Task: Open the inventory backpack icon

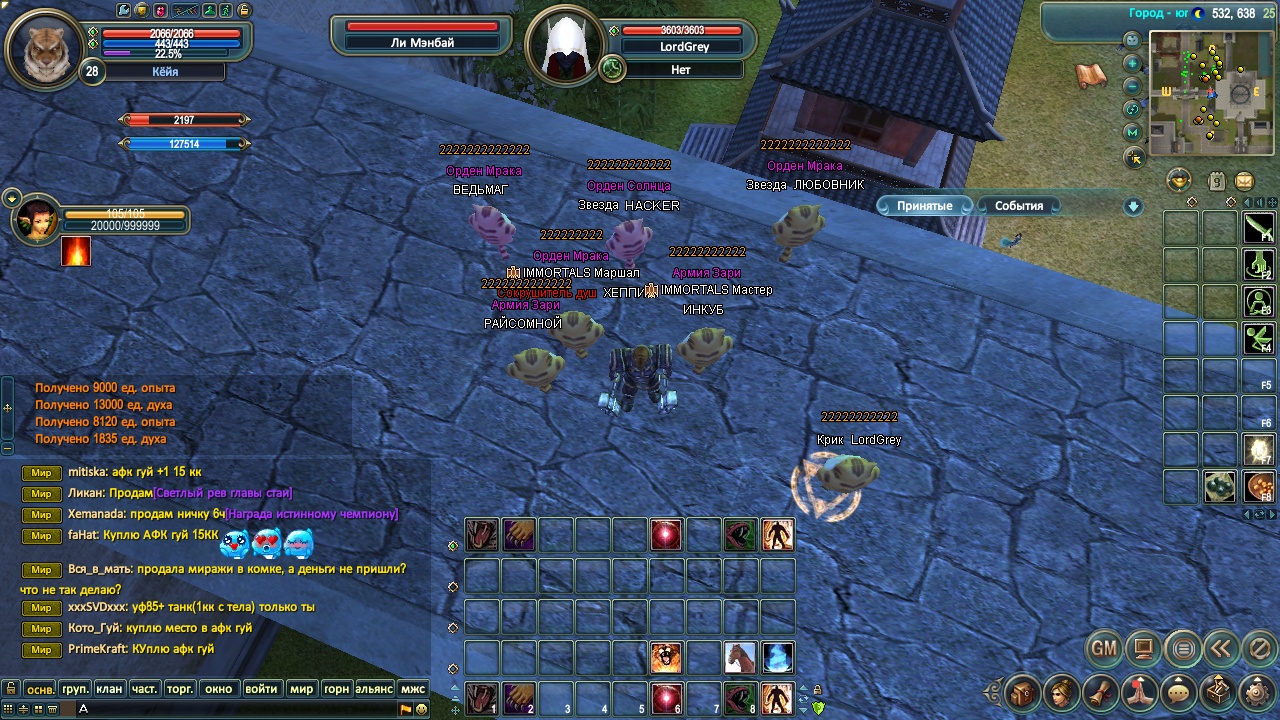Action: pos(1023,692)
